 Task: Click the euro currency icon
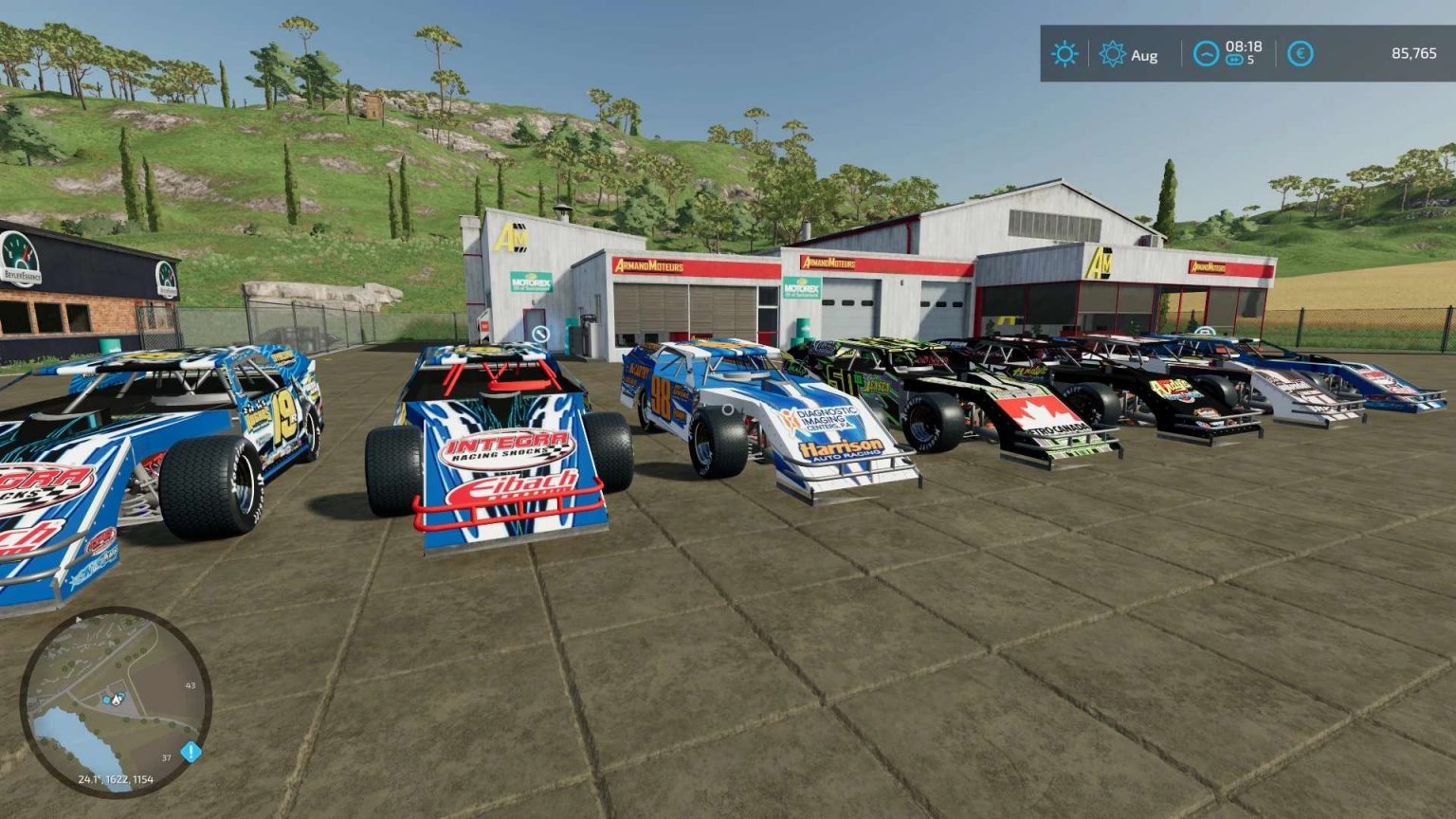(x=1301, y=55)
